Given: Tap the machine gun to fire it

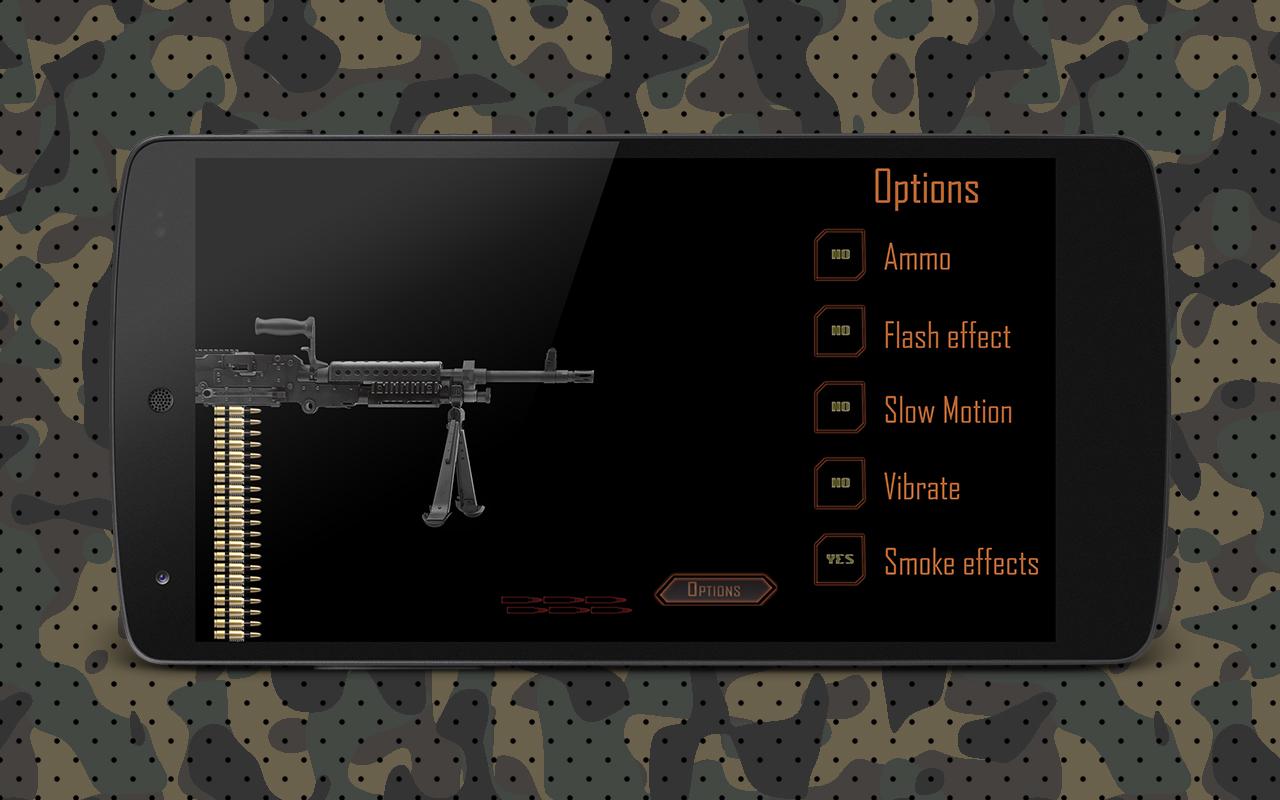Looking at the screenshot, I should tap(380, 385).
